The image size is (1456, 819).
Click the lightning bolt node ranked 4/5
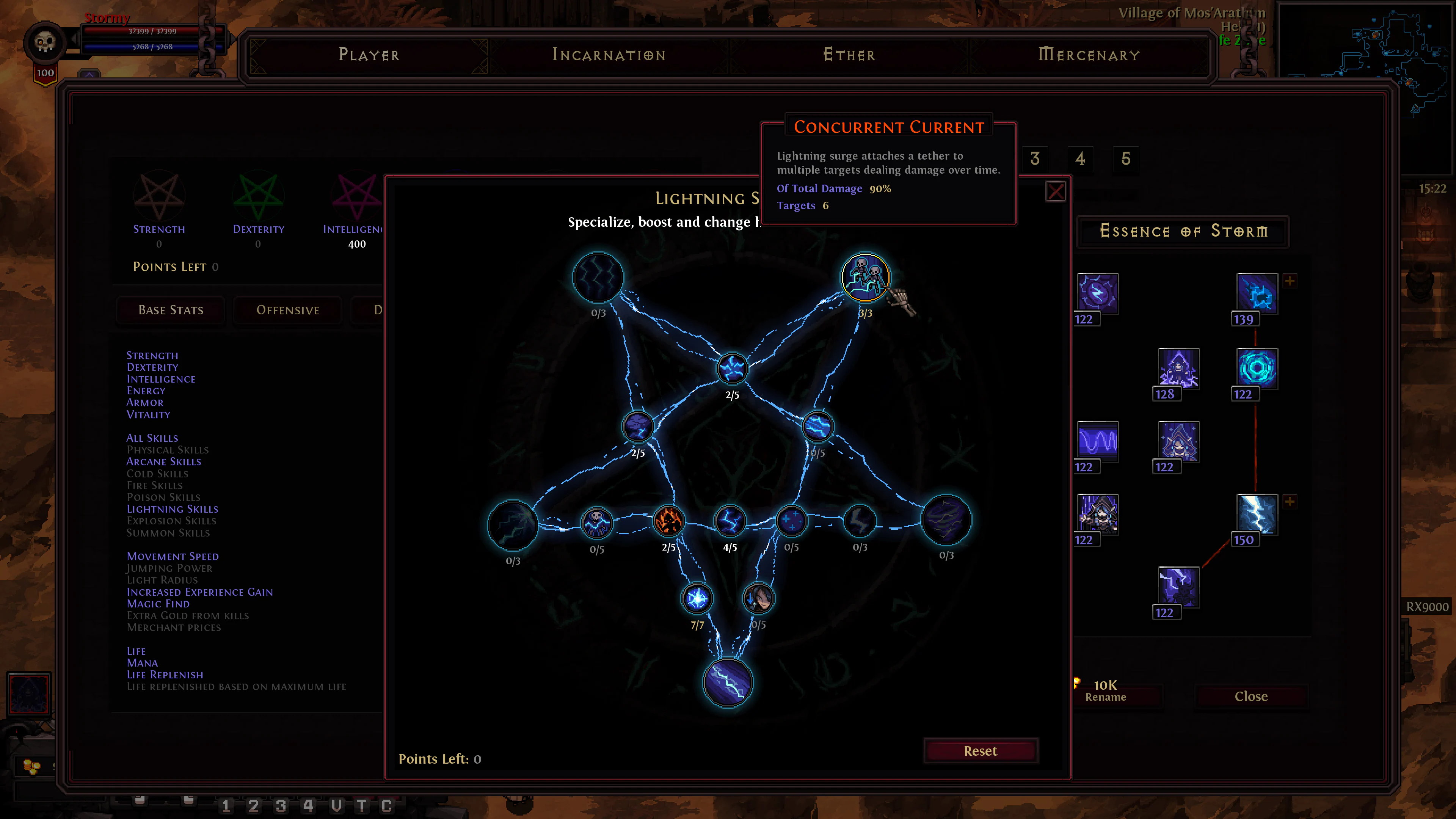coord(731,520)
